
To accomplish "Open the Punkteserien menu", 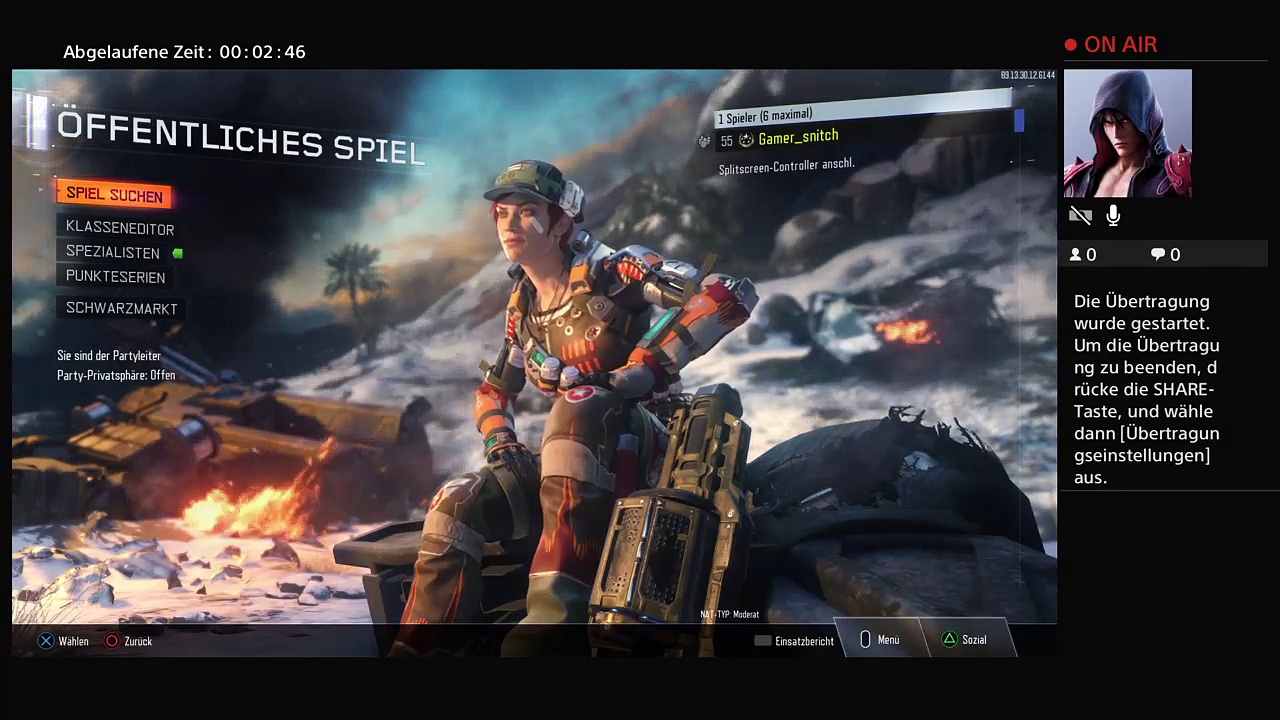I will coord(116,277).
